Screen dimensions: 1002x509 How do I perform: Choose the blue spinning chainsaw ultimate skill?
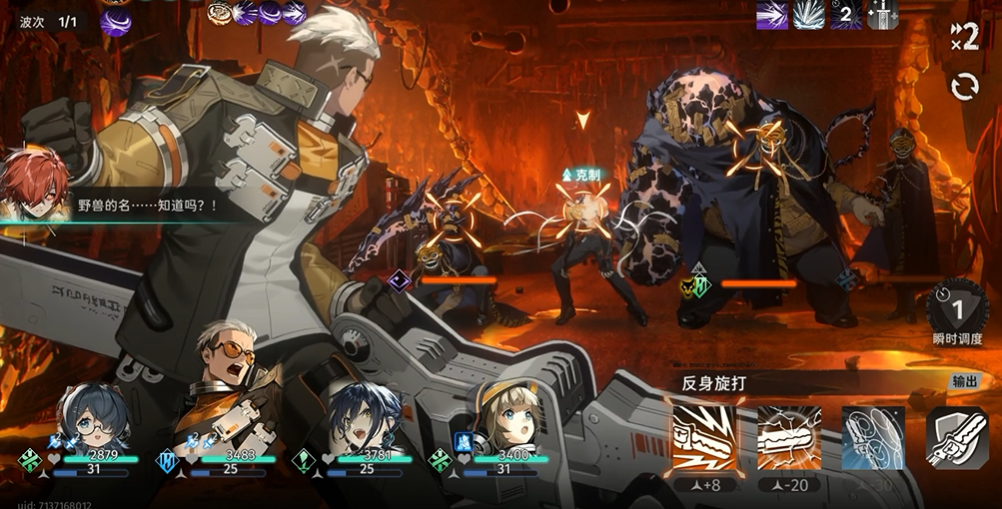click(873, 437)
